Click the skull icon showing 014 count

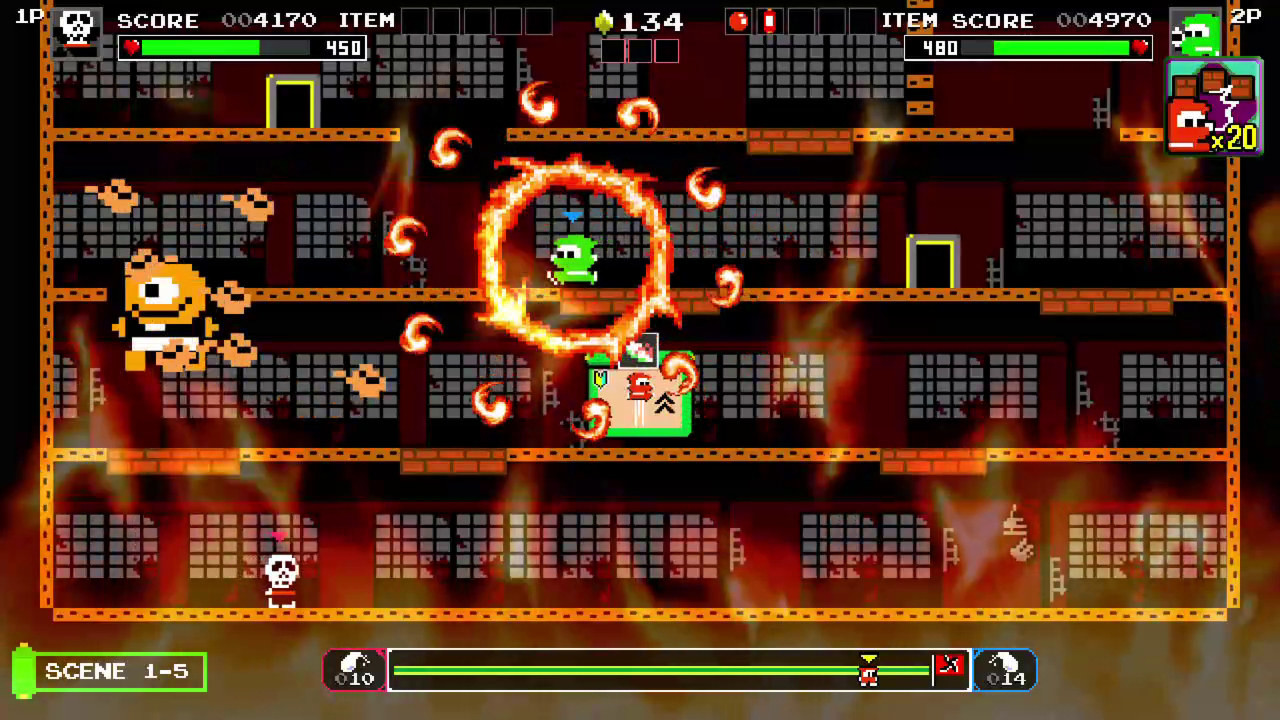click(x=1005, y=668)
